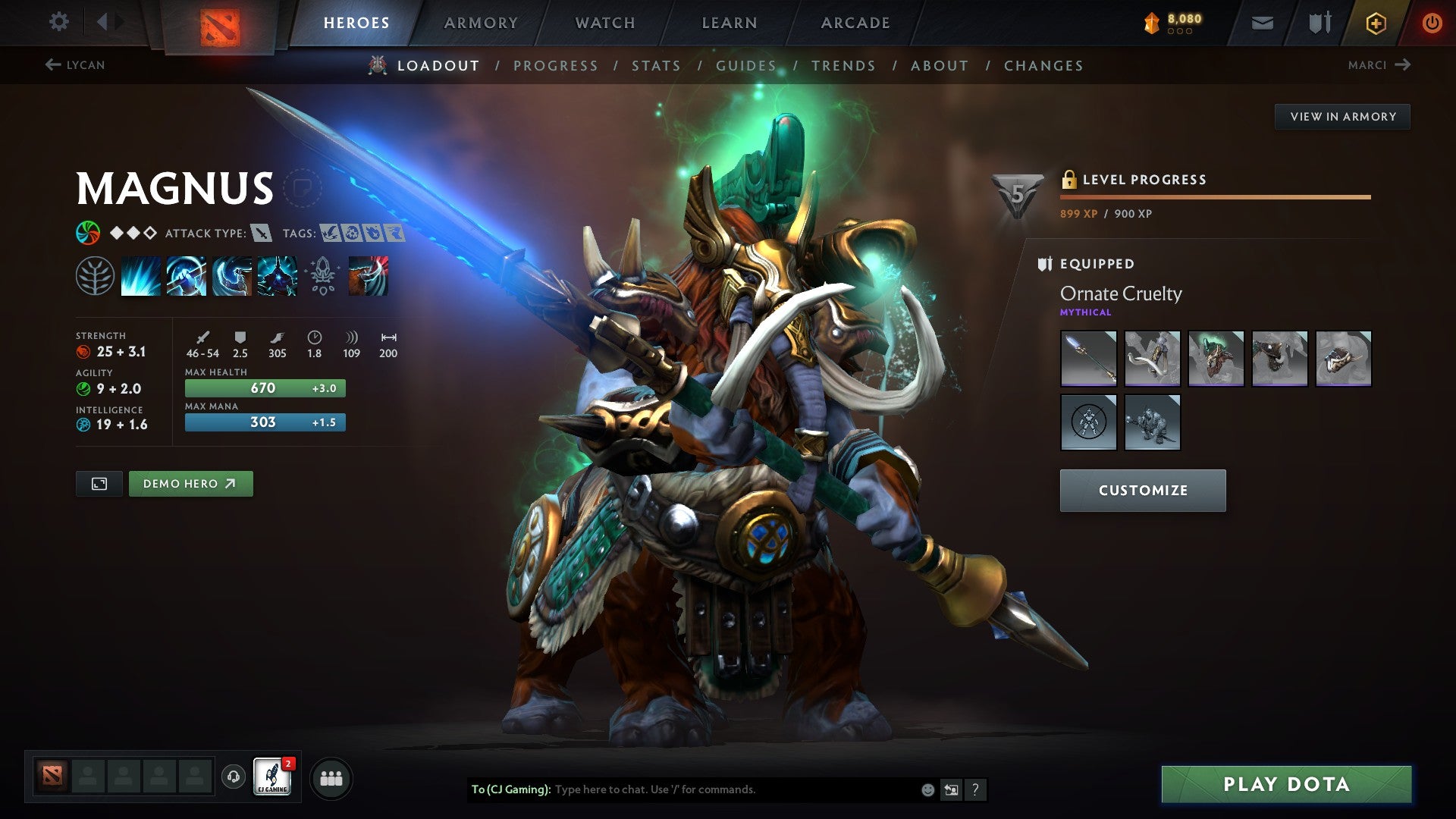The image size is (1456, 819).
Task: Open the Dota Plus hexagon icon
Action: pos(1375,23)
